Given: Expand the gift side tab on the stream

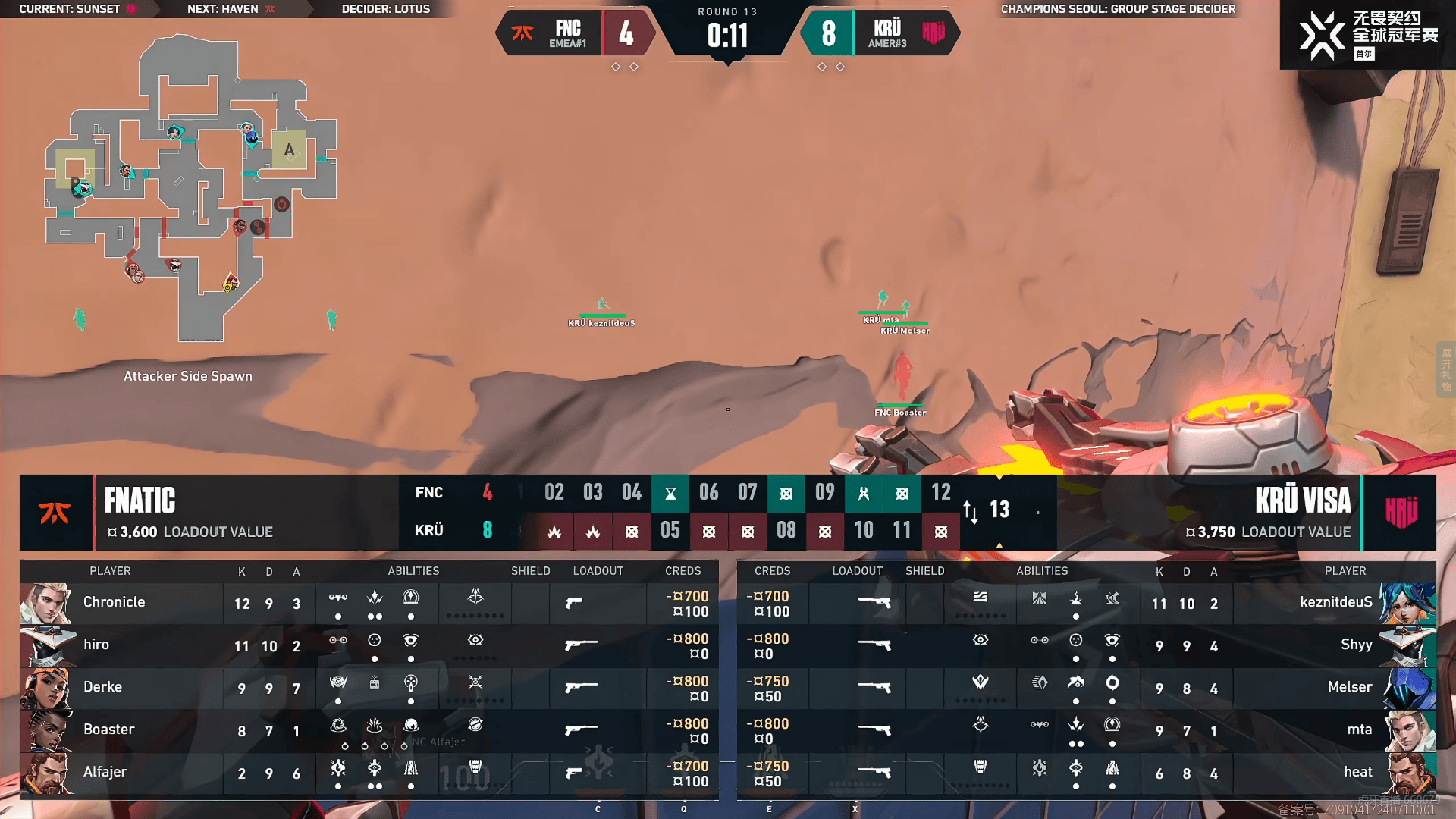Looking at the screenshot, I should [x=1446, y=370].
